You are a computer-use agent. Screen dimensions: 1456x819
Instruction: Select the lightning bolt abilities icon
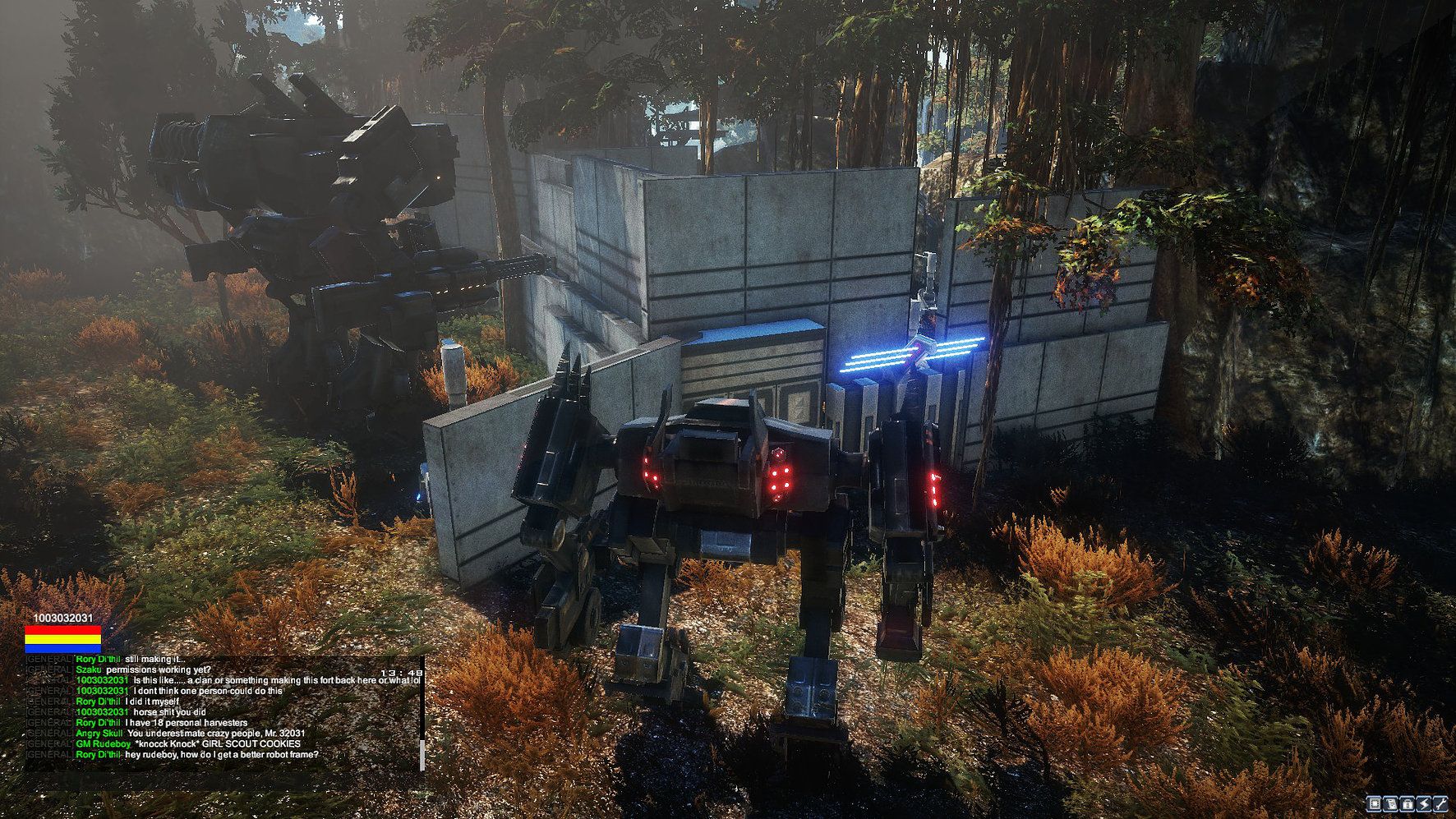(x=1424, y=803)
